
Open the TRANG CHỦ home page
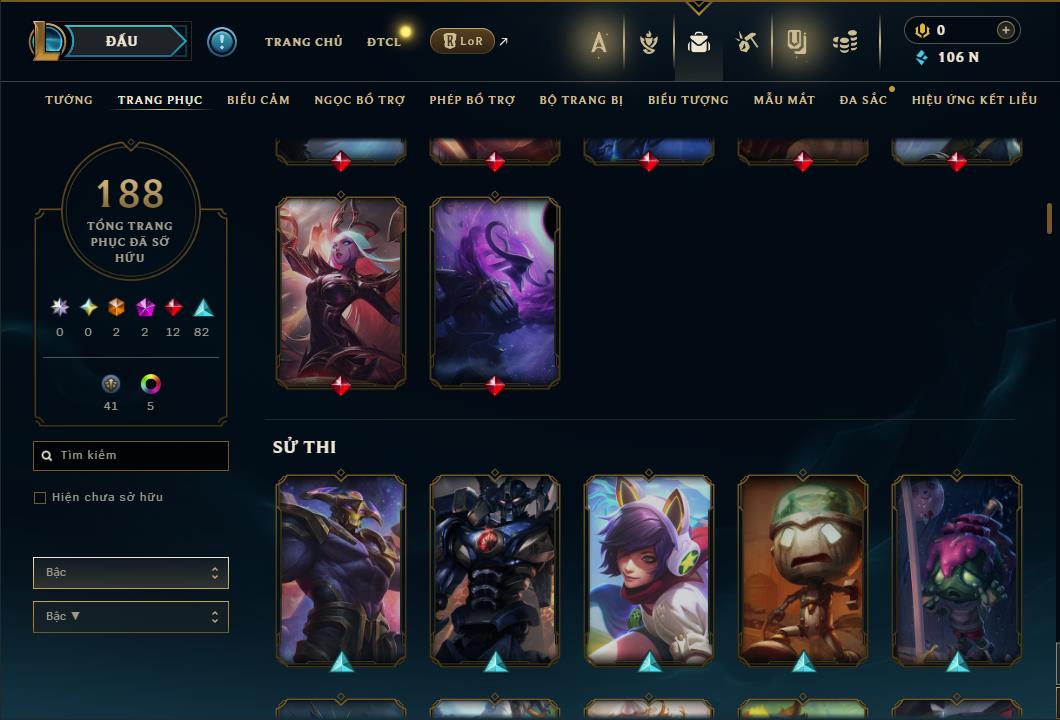click(303, 42)
